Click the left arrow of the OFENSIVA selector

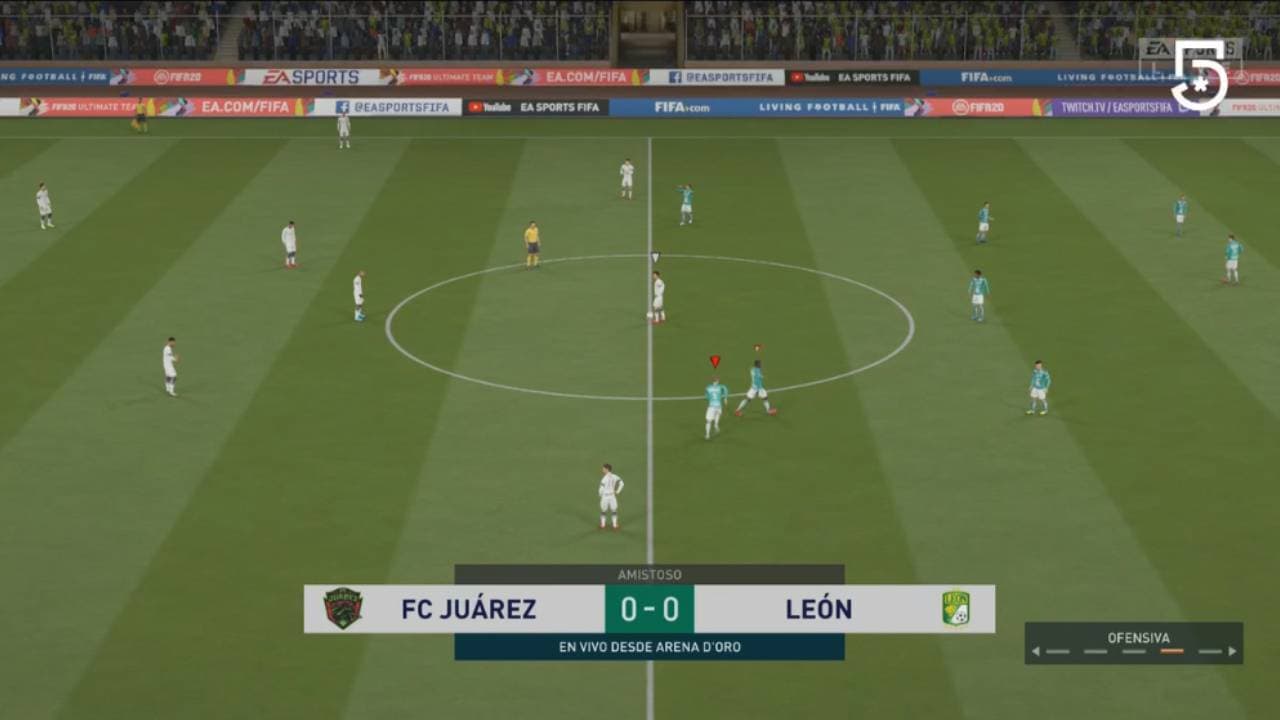(x=1035, y=650)
